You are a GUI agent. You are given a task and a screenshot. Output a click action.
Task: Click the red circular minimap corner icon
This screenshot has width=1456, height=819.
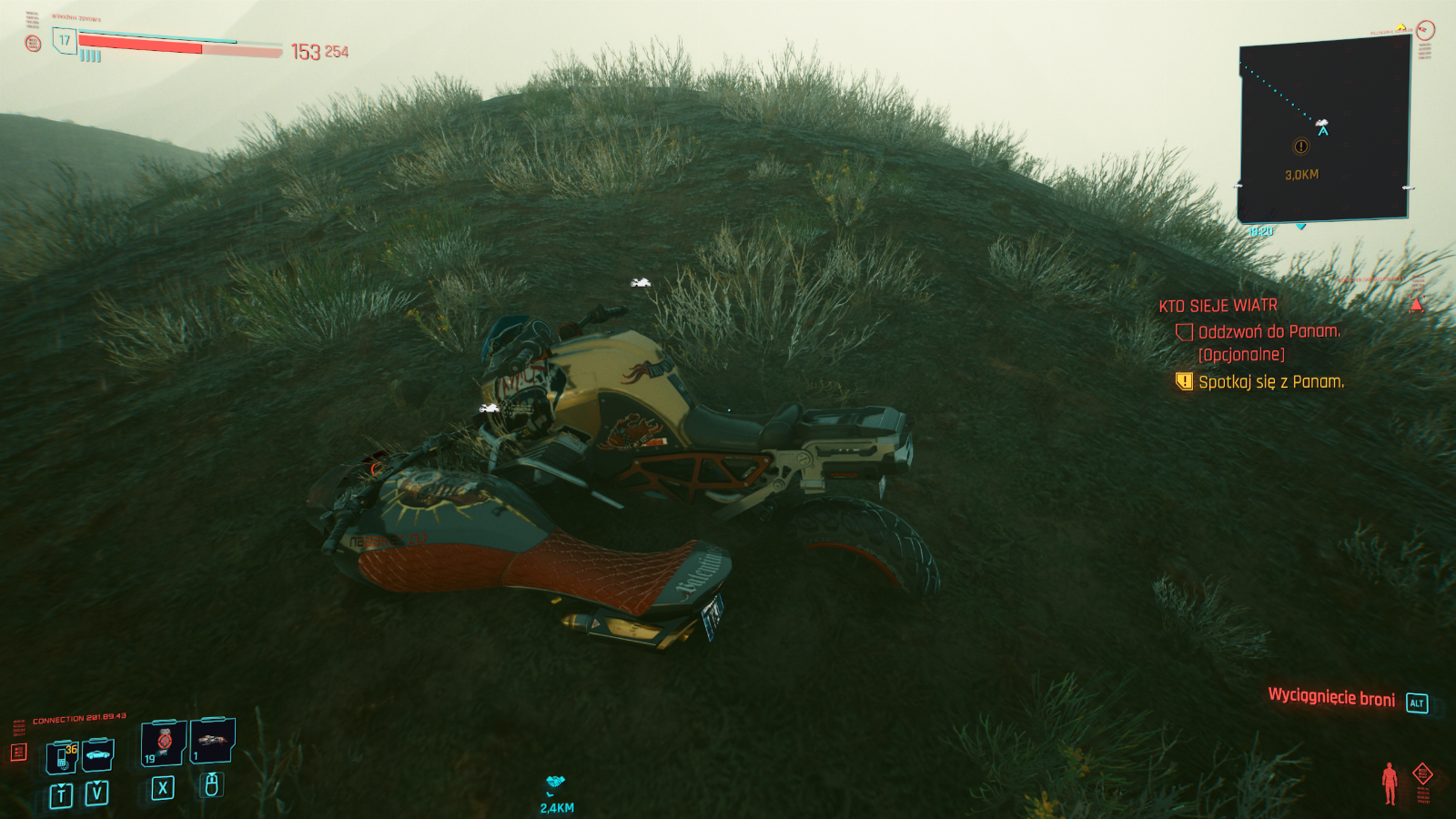[x=1425, y=30]
